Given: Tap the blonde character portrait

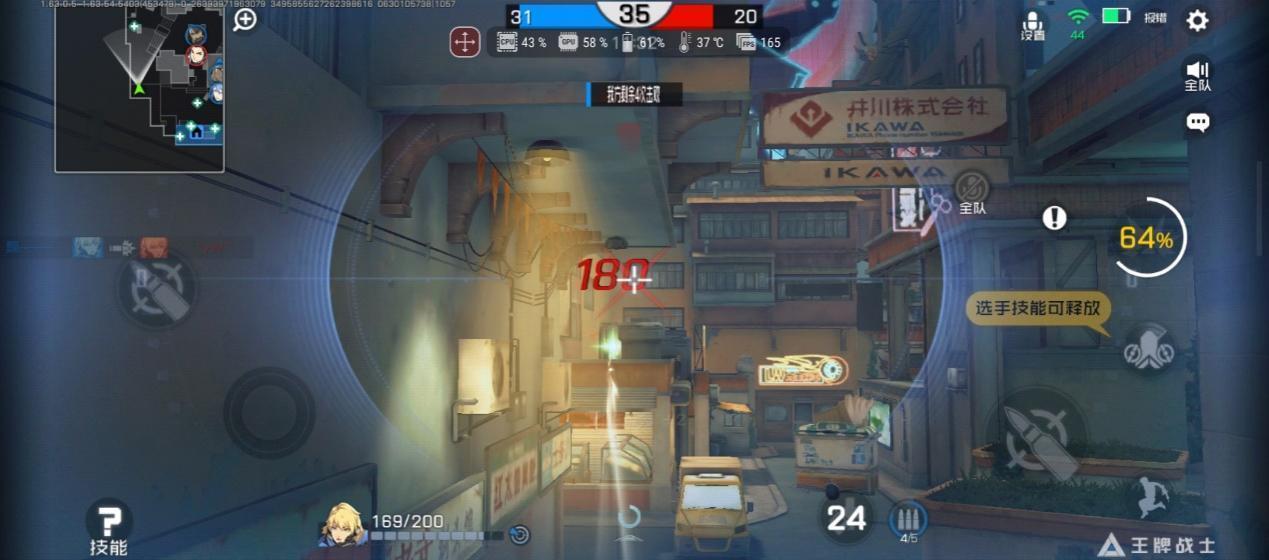Looking at the screenshot, I should tap(342, 525).
